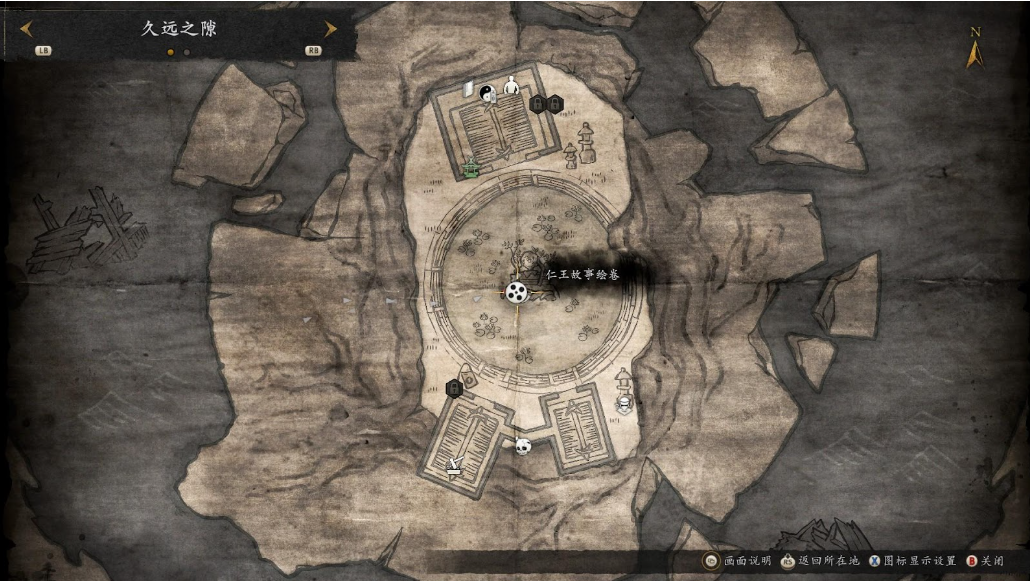The width and height of the screenshot is (1030, 581).
Task: Select the blacksmith anvil marker
Action: pyautogui.click(x=455, y=464)
